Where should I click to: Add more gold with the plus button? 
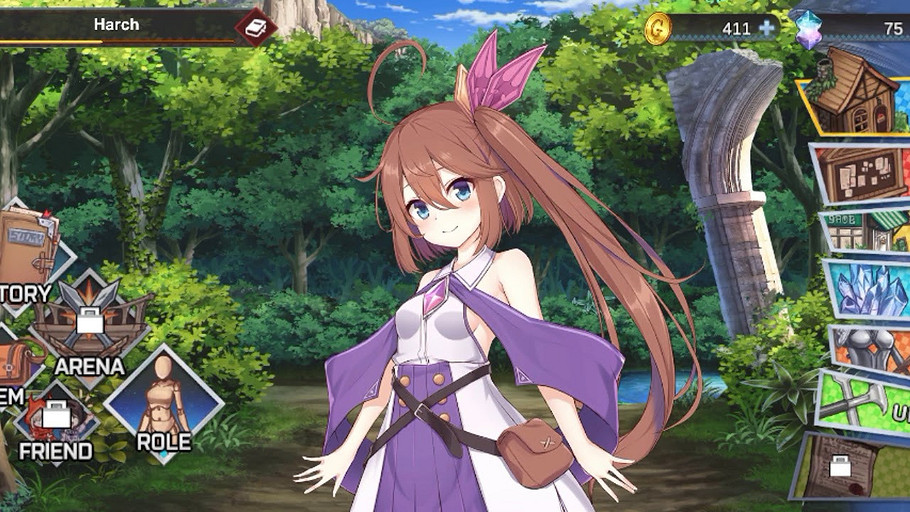767,28
